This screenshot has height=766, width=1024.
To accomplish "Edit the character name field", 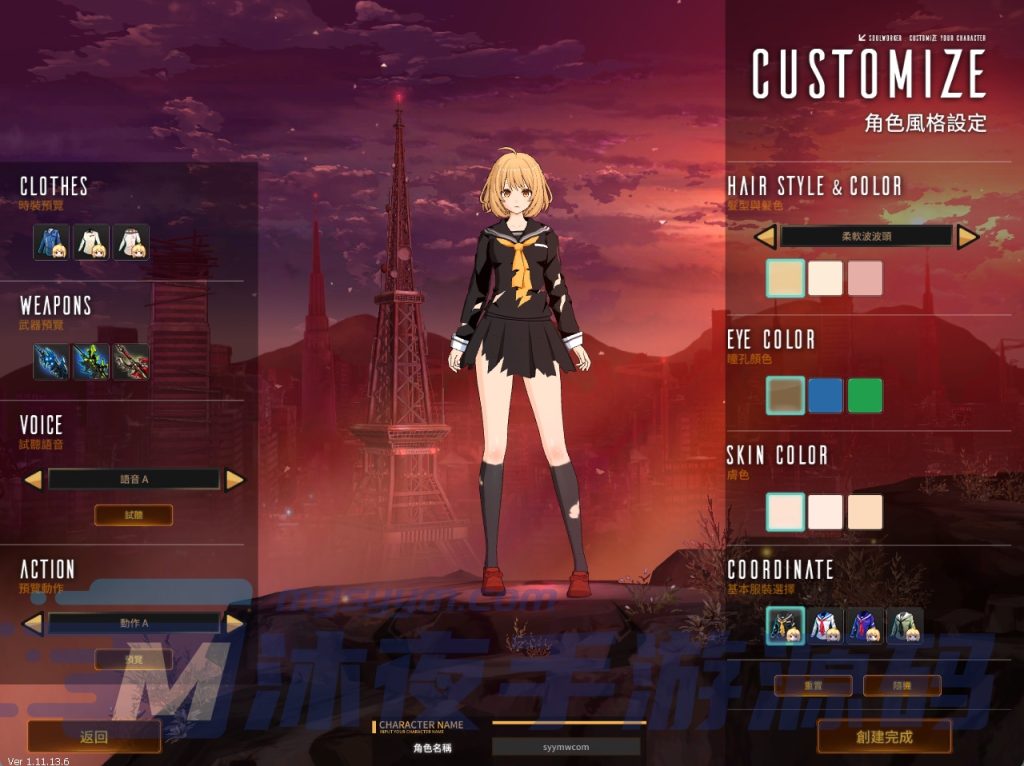I will [566, 747].
